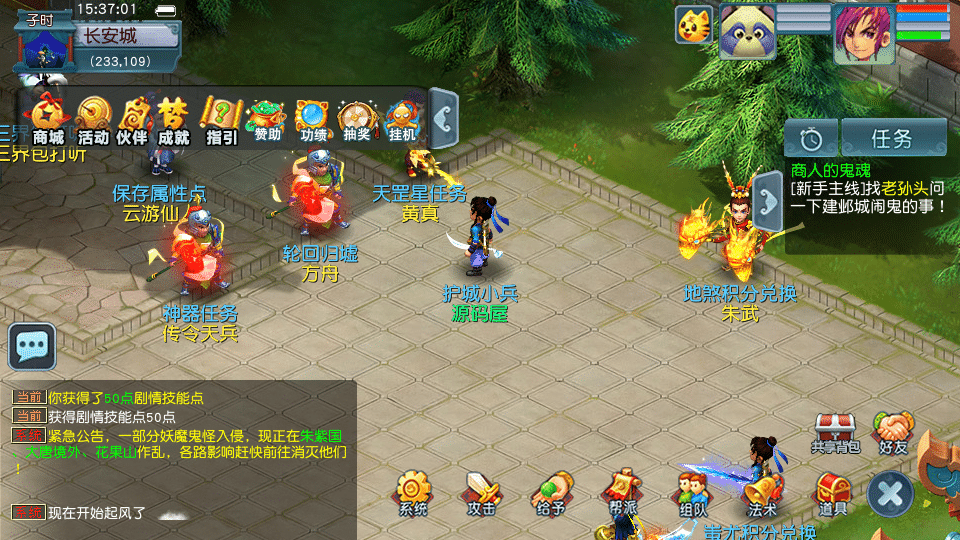Open the 好友 friends list
The image size is (960, 540).
893,432
